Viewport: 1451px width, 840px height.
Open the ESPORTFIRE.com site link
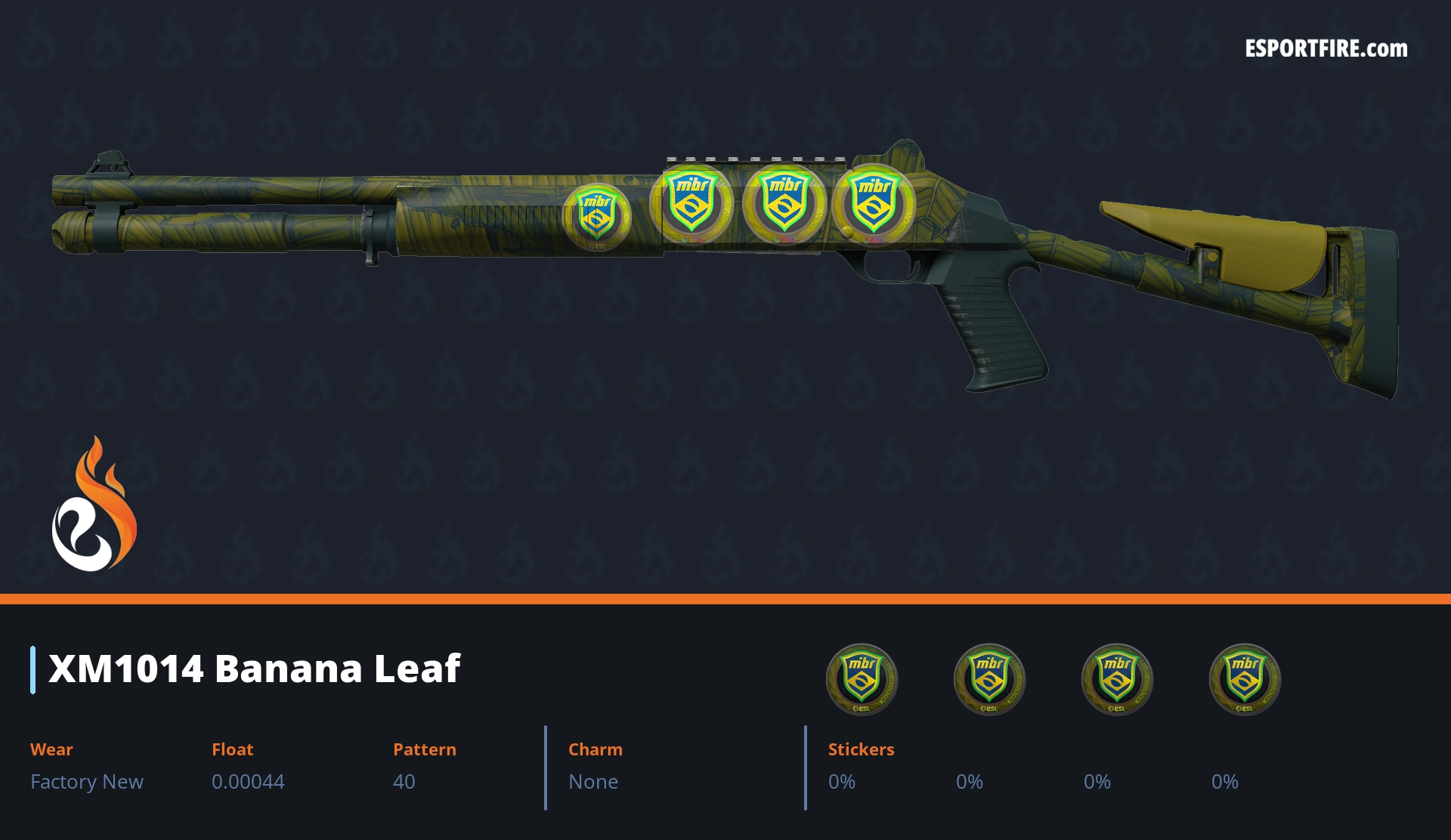coord(1326,49)
